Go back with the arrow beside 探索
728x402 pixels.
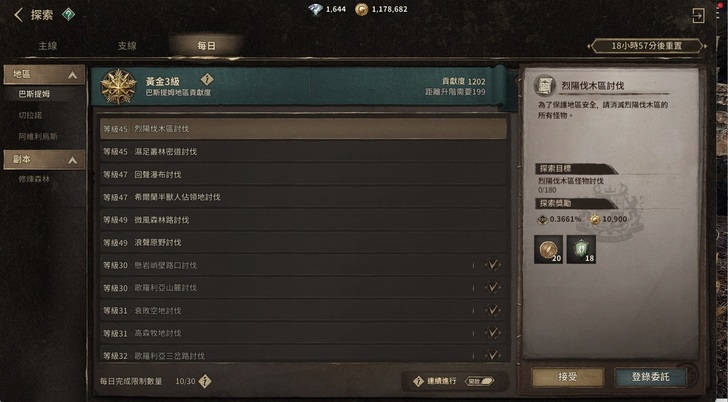pyautogui.click(x=15, y=15)
